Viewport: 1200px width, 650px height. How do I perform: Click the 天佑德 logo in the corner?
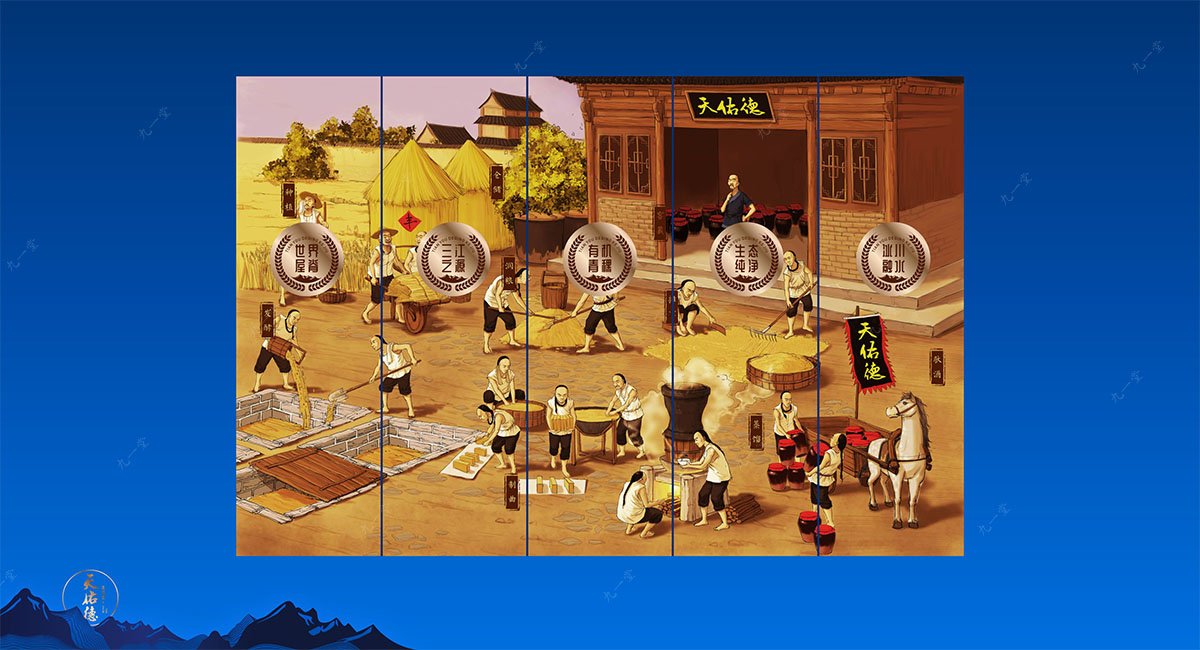(90, 596)
